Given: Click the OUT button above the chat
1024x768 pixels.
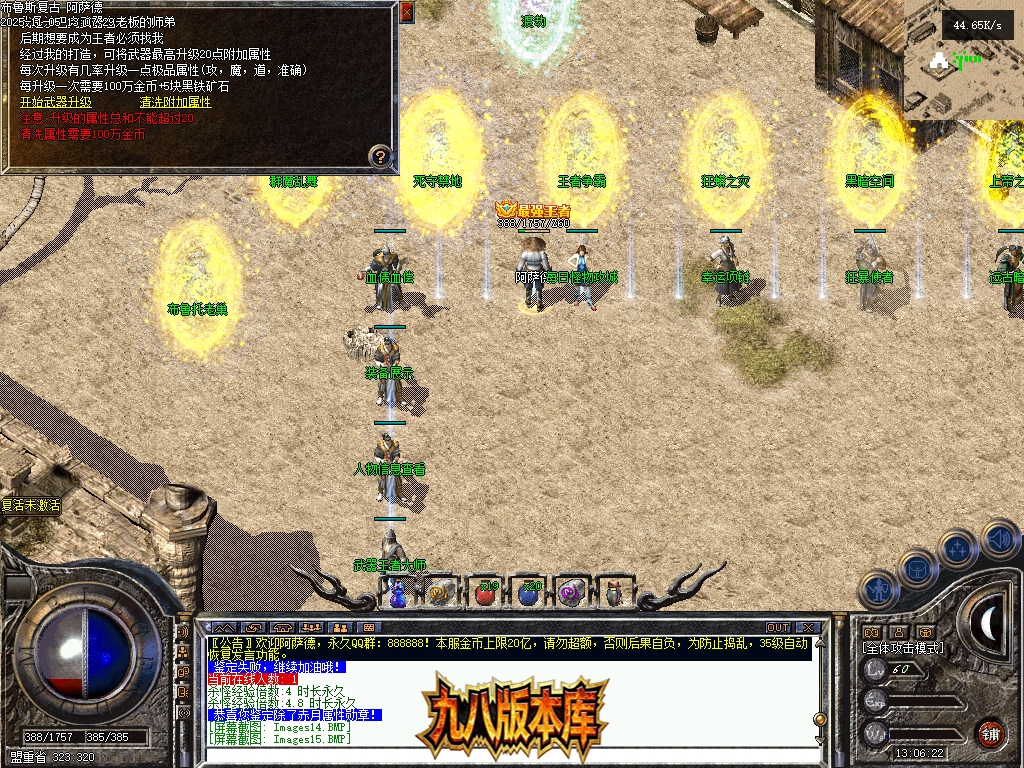Looking at the screenshot, I should pyautogui.click(x=778, y=627).
